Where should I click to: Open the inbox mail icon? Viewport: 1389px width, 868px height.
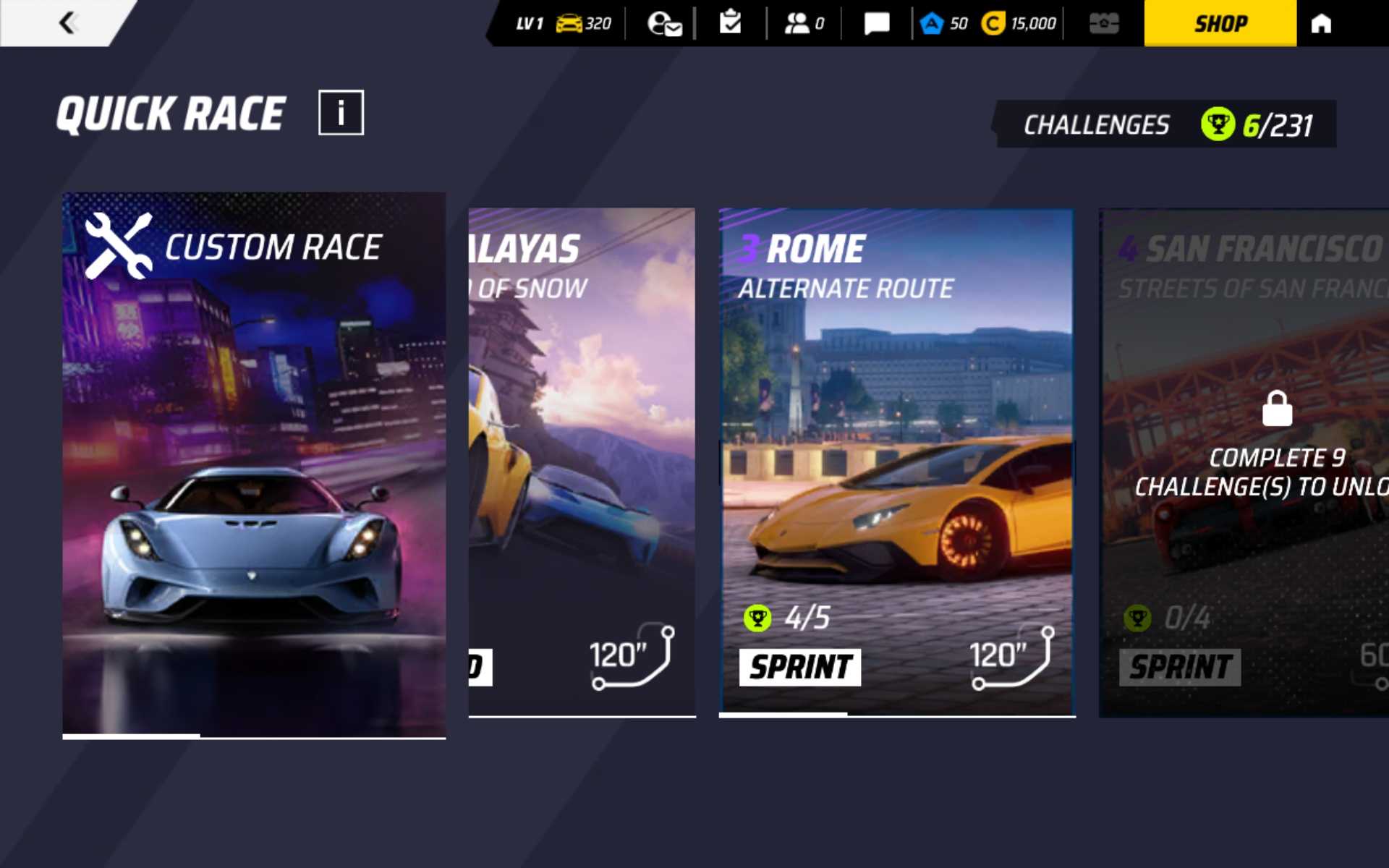664,23
